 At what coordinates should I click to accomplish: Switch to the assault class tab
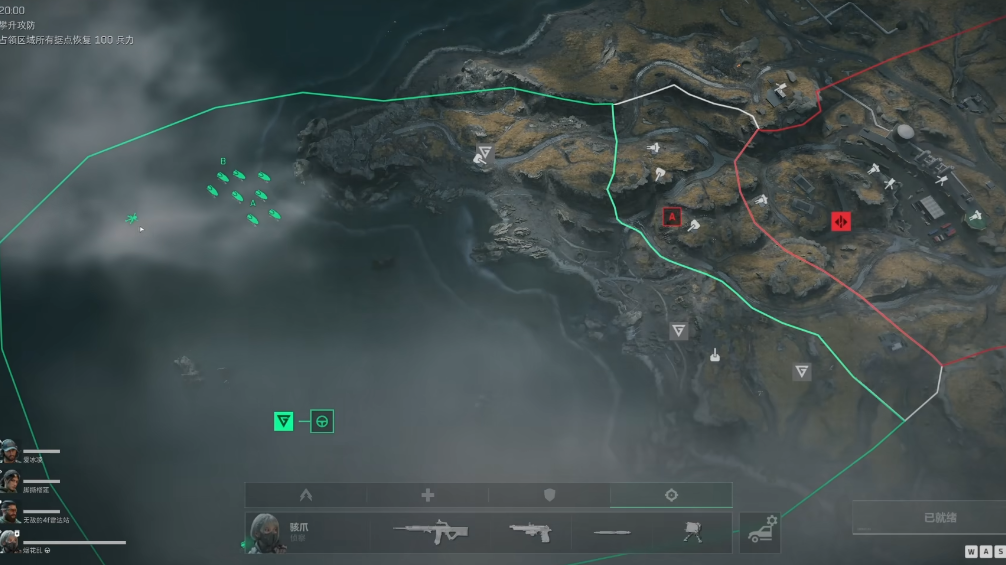(x=306, y=495)
